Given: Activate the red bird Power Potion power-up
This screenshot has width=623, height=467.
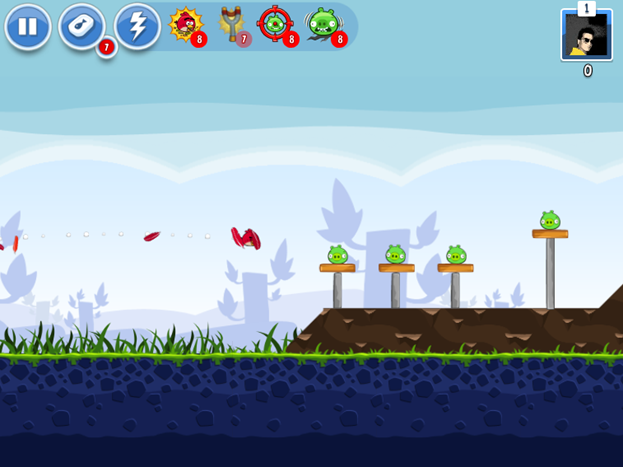Looking at the screenshot, I should pyautogui.click(x=186, y=24).
